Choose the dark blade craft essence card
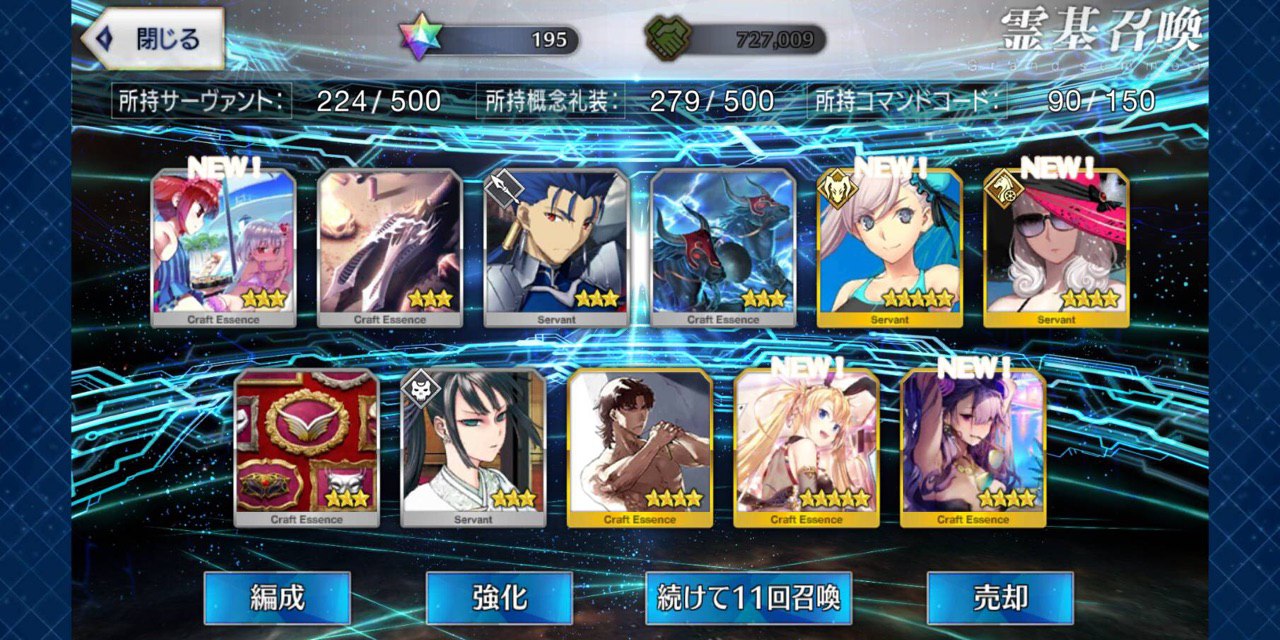This screenshot has height=640, width=1280. [x=390, y=248]
